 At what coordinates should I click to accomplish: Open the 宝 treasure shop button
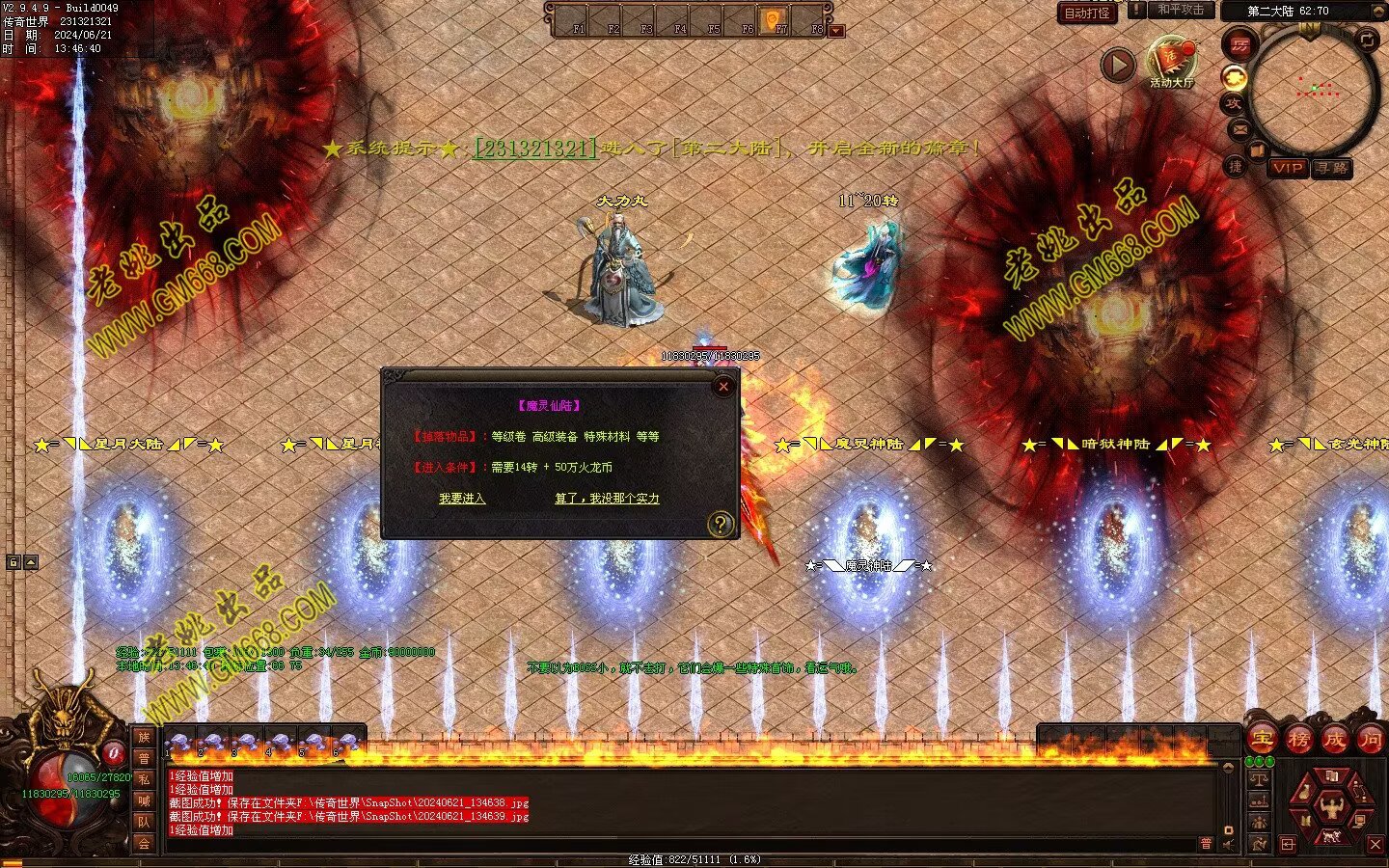click(1262, 740)
